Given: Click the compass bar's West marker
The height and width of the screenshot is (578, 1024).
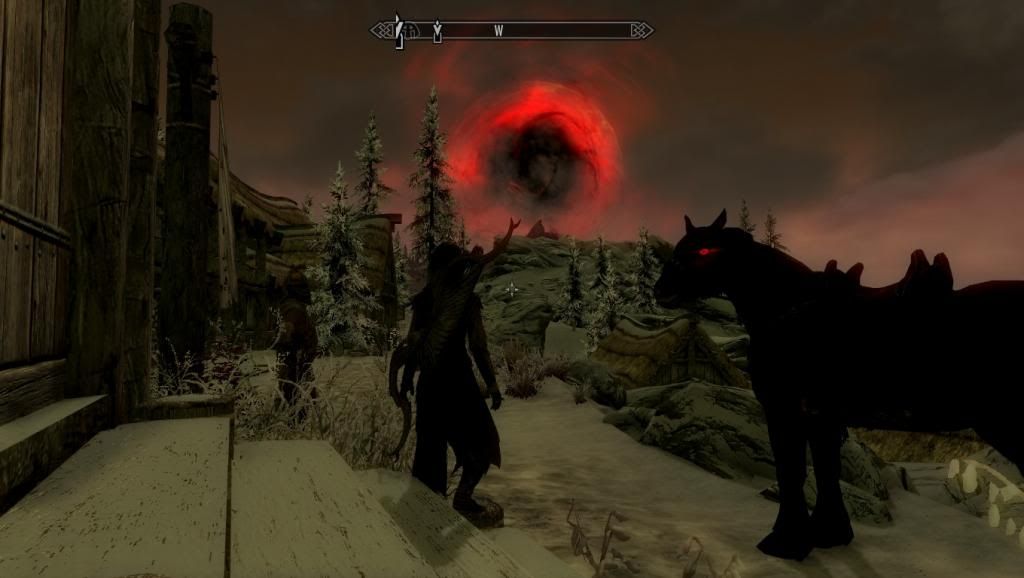Looking at the screenshot, I should (498, 31).
